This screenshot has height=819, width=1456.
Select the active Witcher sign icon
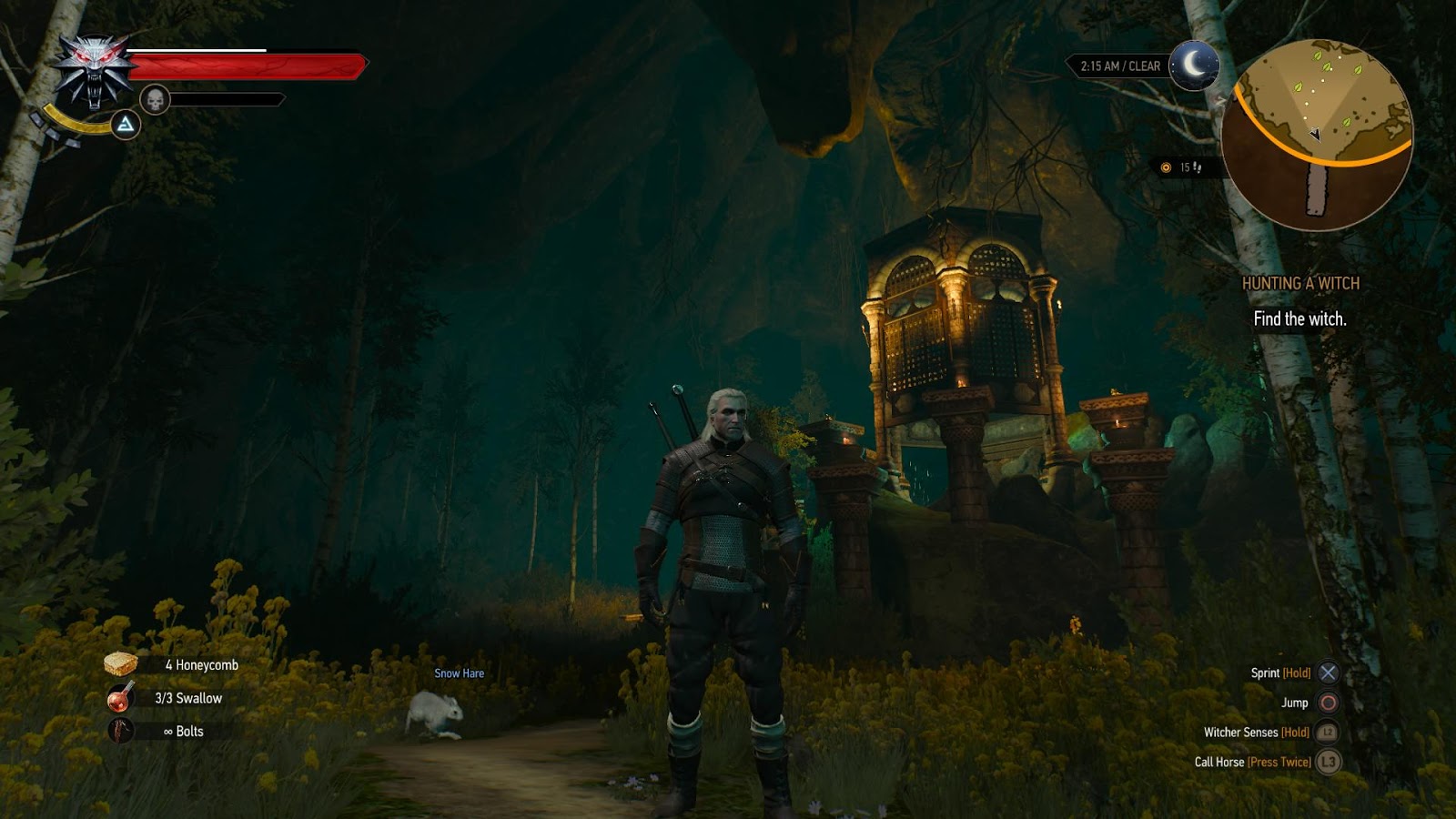point(126,125)
